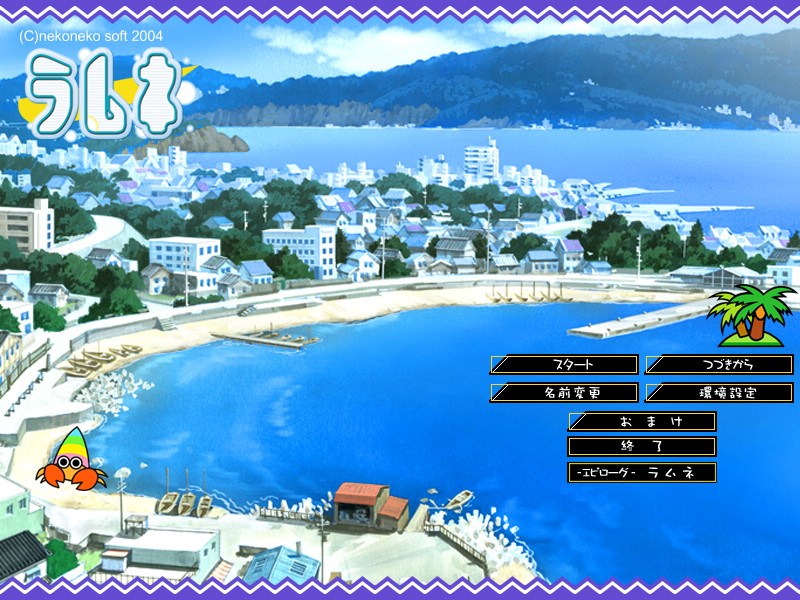Select the おまけ extras menu
This screenshot has height=600, width=800.
click(x=642, y=422)
